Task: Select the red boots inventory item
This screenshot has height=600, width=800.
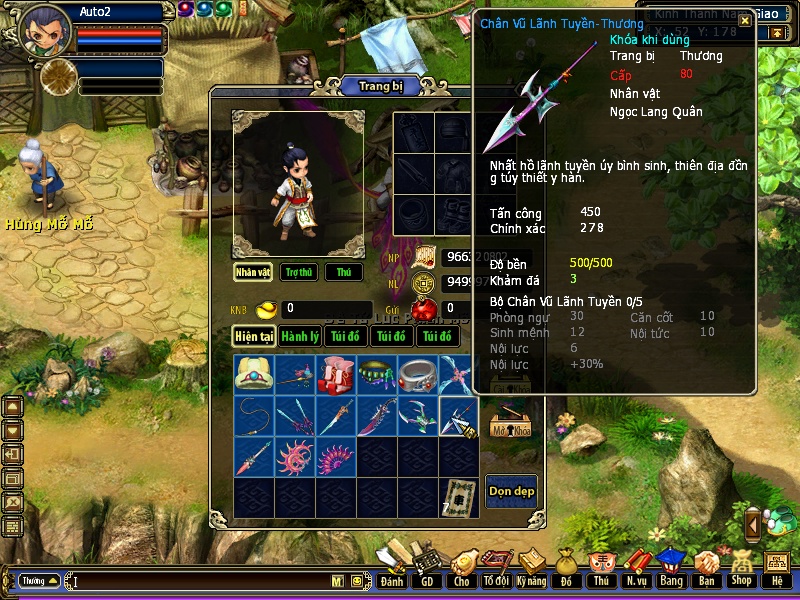Action: tap(336, 375)
